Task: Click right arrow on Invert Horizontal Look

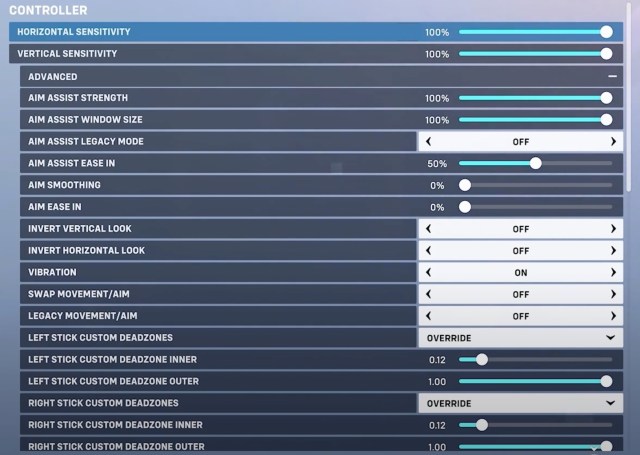Action: (x=612, y=251)
